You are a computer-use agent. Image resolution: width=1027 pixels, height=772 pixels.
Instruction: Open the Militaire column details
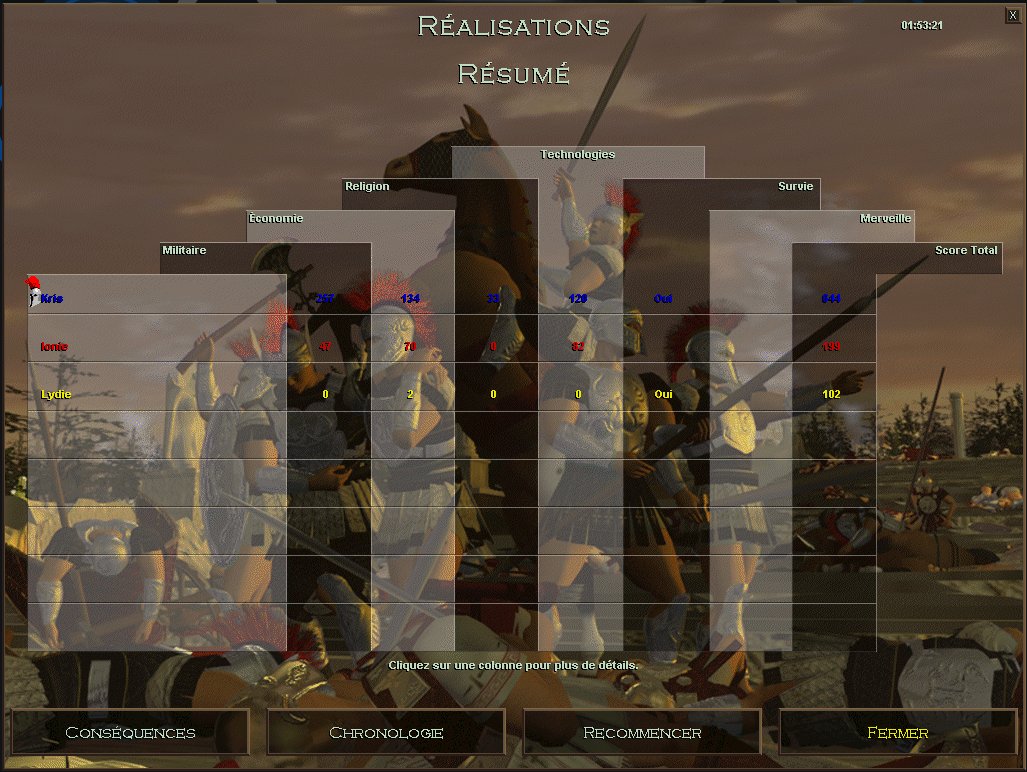[185, 250]
